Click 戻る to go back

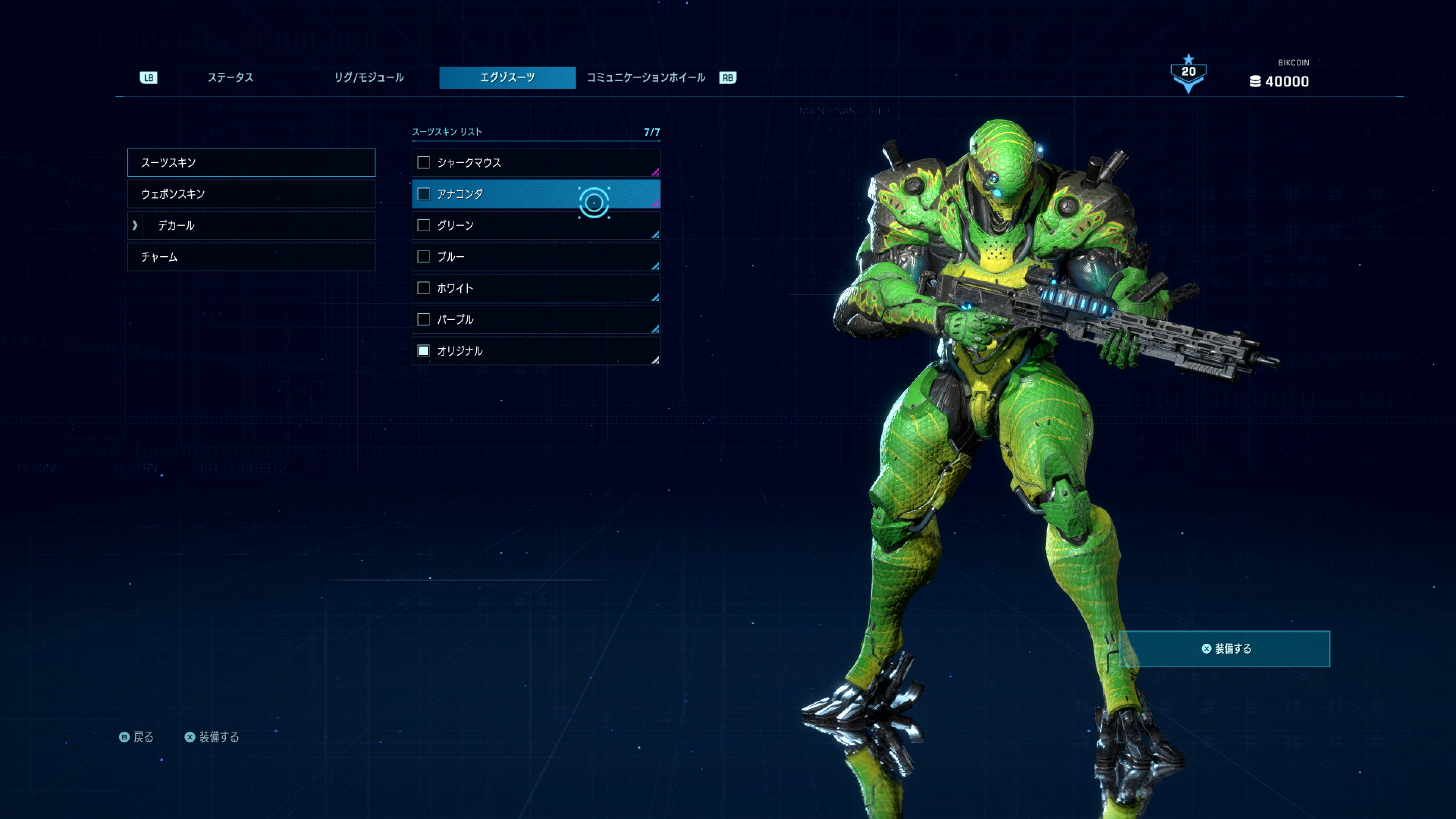tap(136, 737)
